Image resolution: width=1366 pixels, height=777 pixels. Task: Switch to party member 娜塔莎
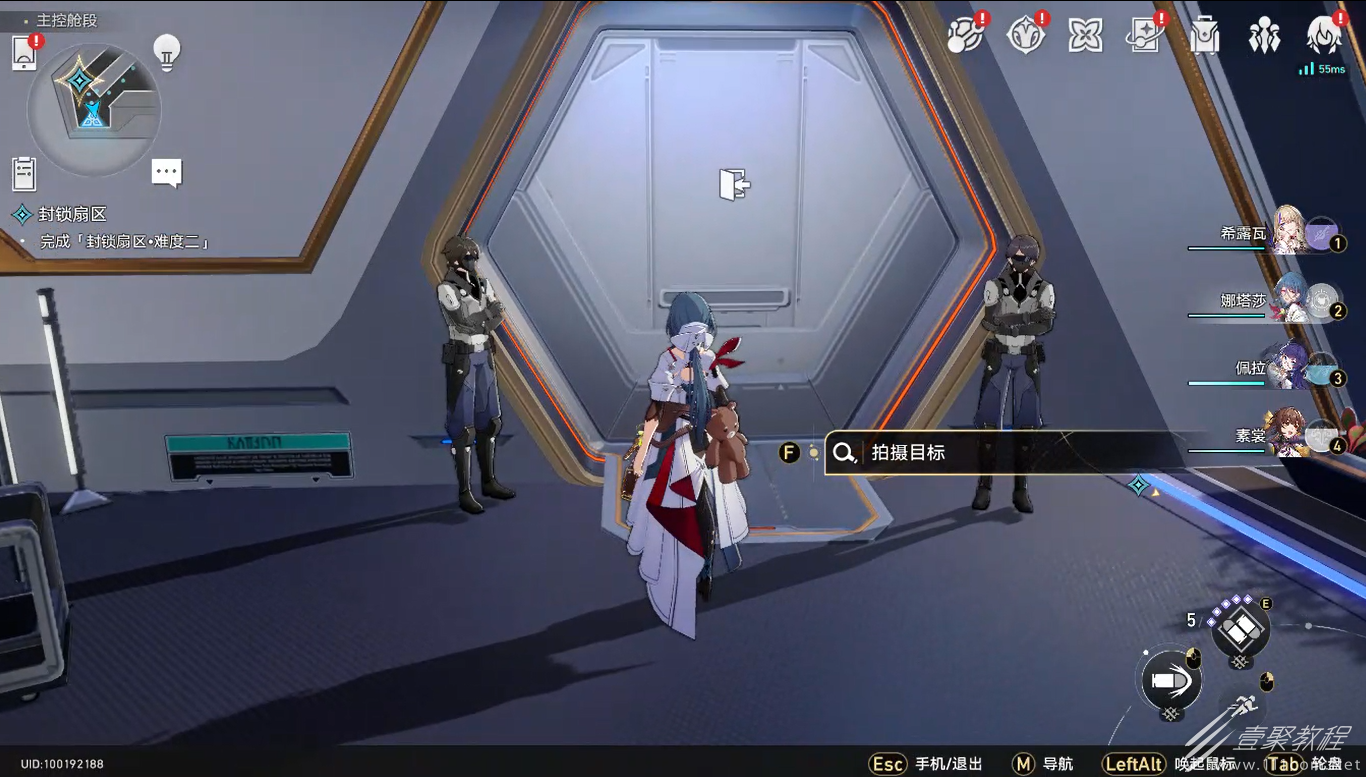pos(1290,299)
